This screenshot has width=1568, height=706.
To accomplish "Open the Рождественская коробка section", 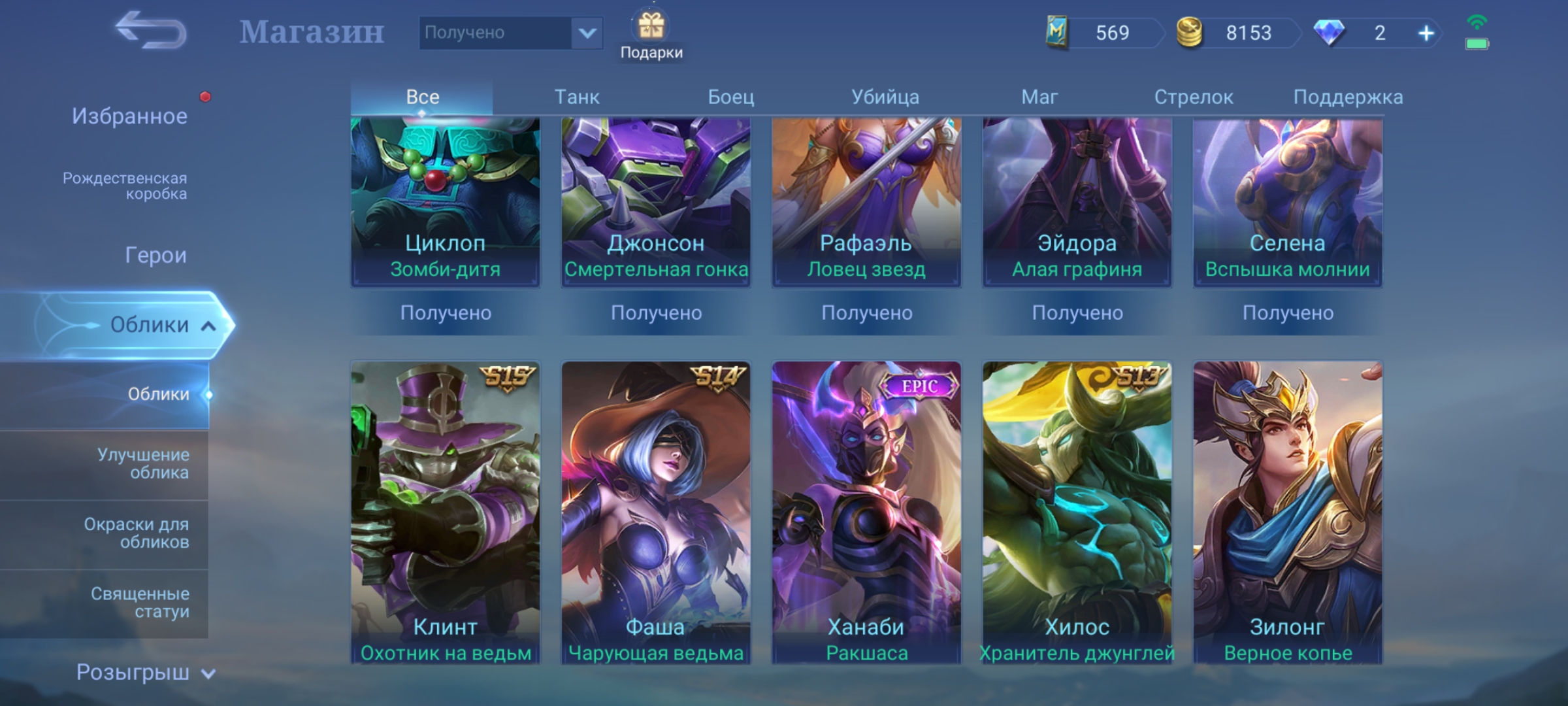I will [125, 186].
